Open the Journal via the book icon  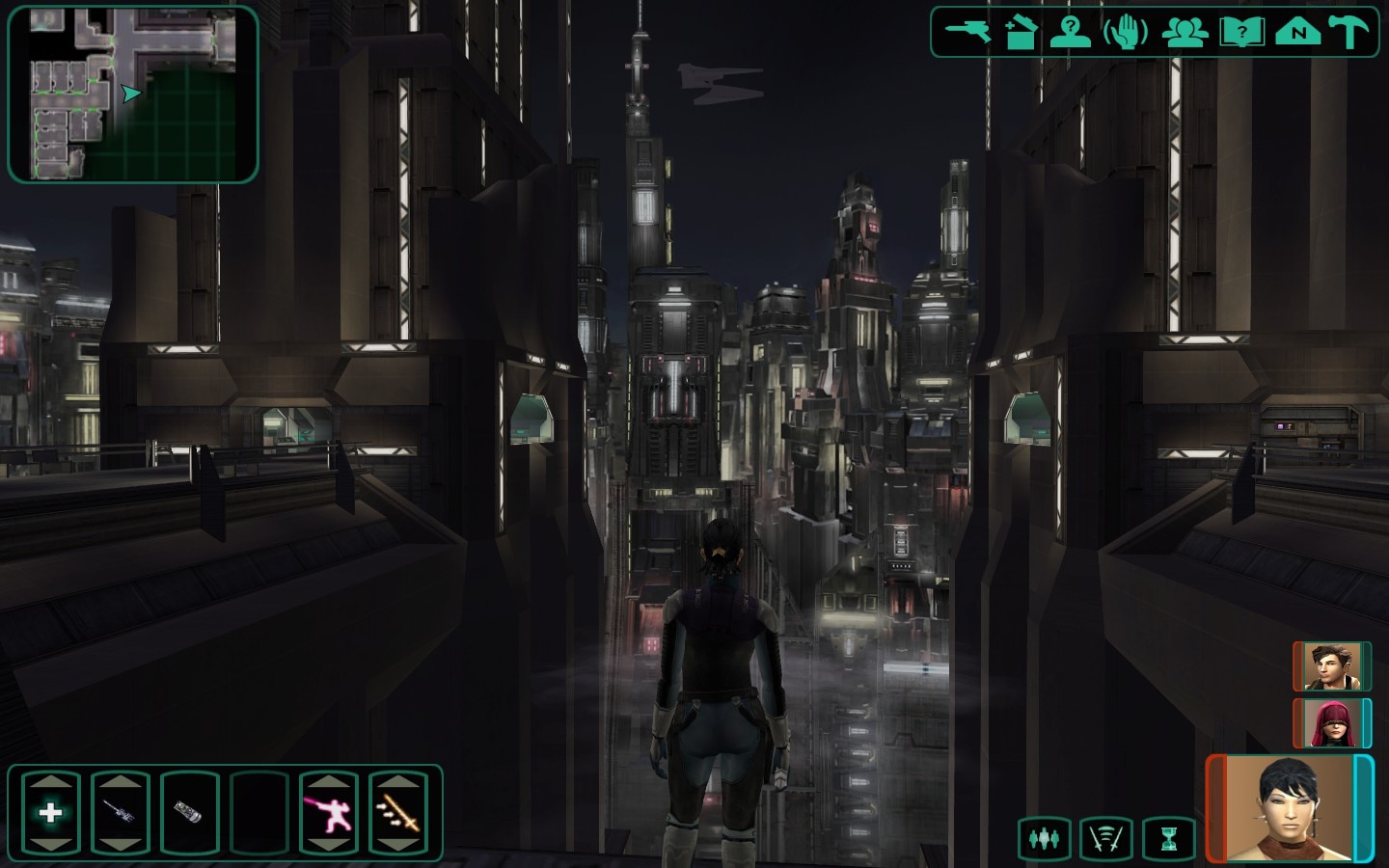tap(1243, 31)
